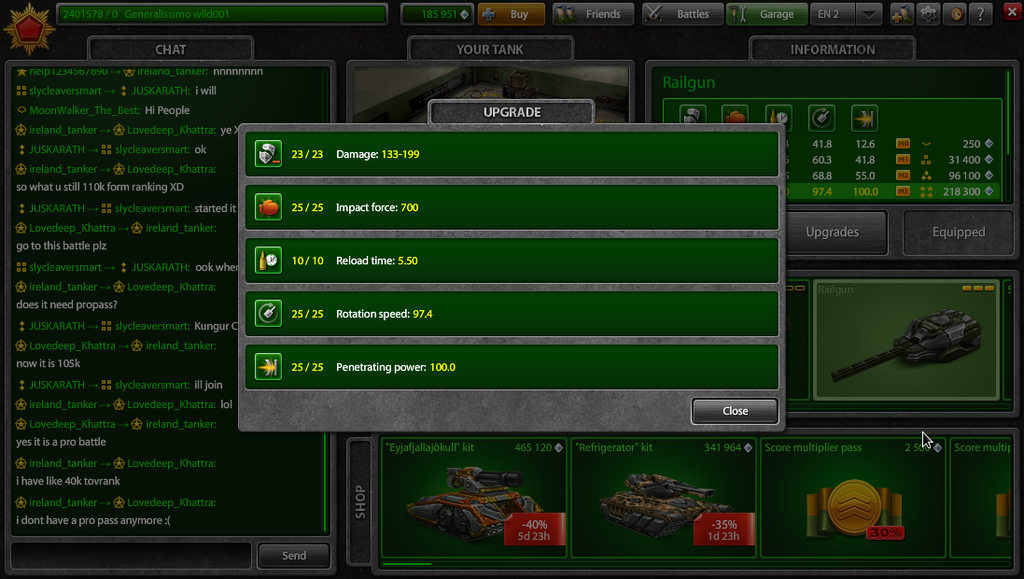Open the Buy crystals shop
The width and height of the screenshot is (1024, 579).
coord(511,14)
